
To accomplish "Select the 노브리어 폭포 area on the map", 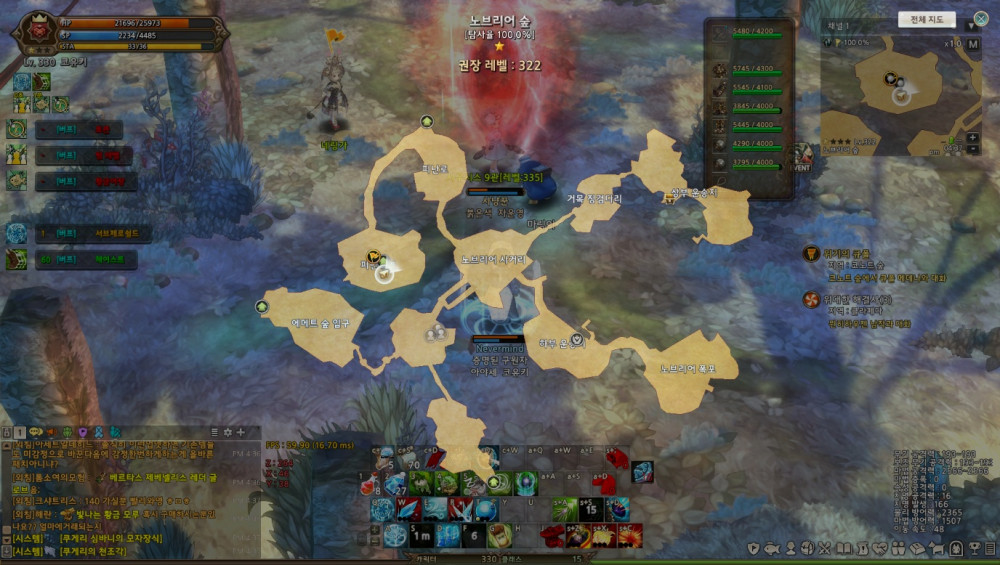I will tap(686, 368).
